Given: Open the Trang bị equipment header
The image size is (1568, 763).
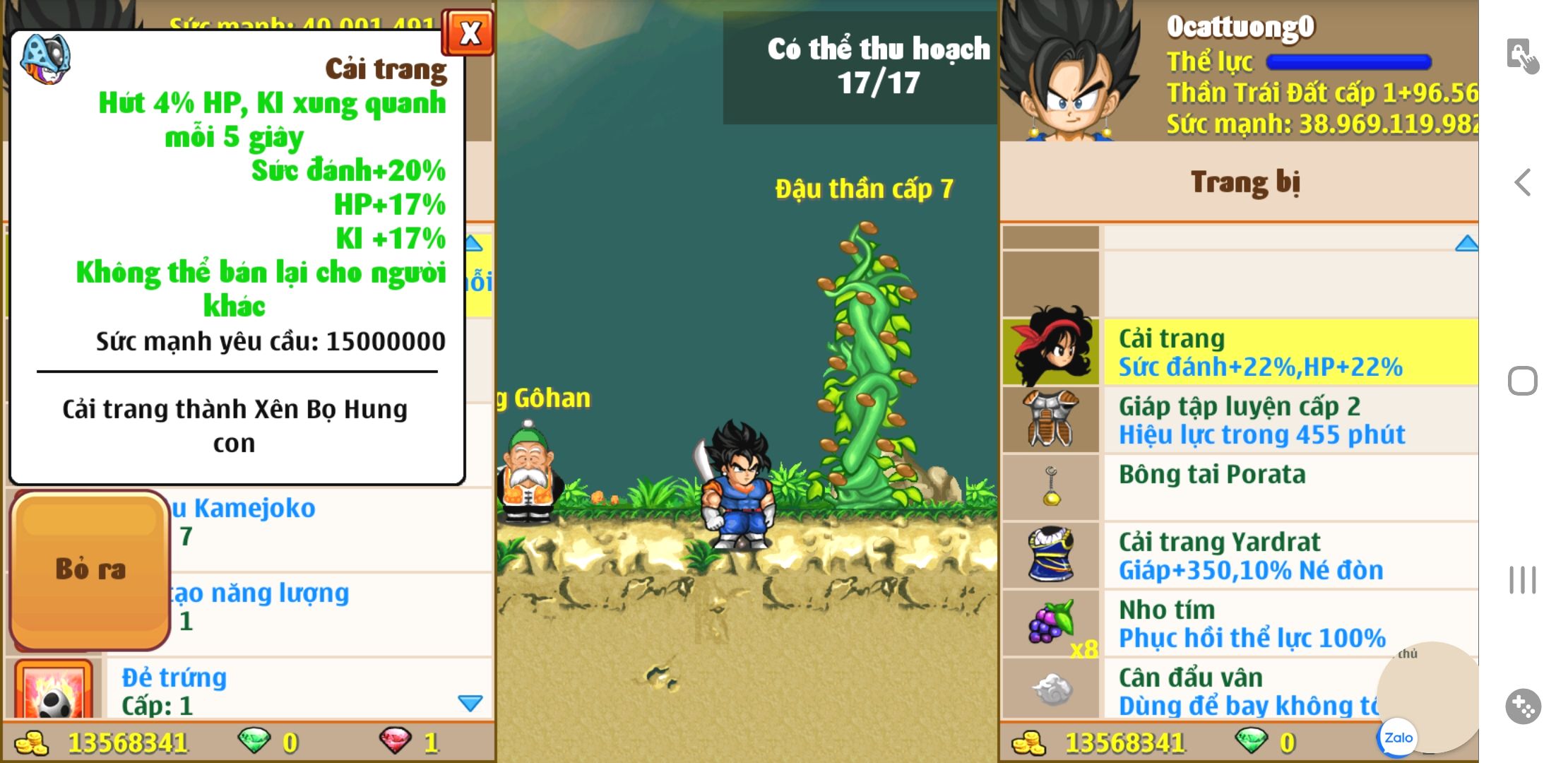Looking at the screenshot, I should 1245,182.
